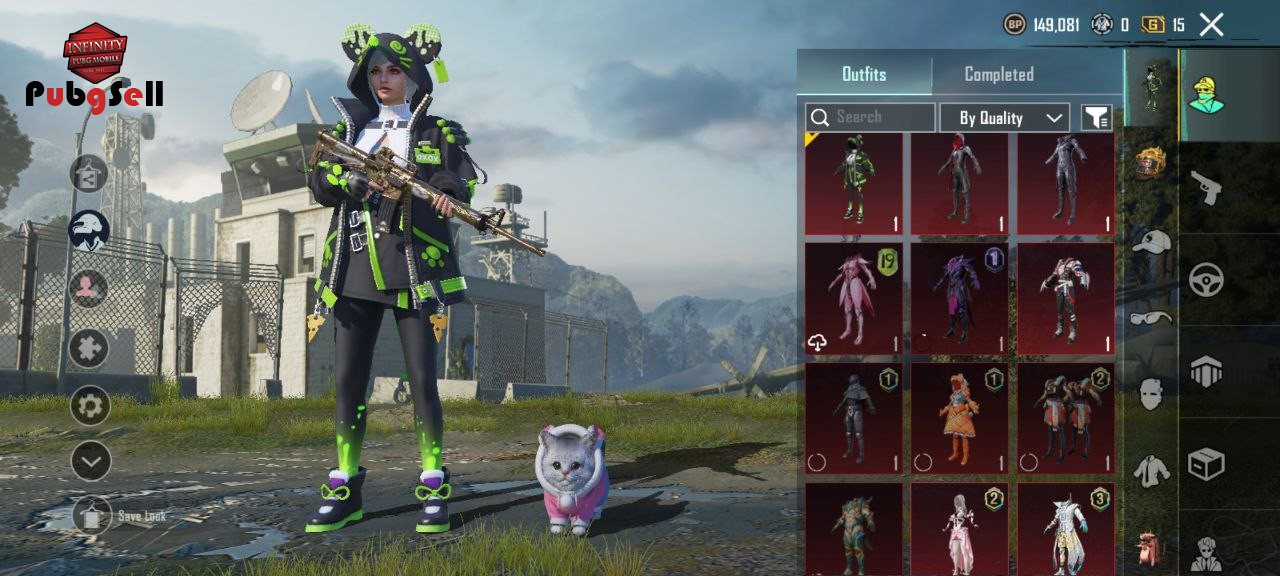This screenshot has width=1280, height=576.
Task: Collapse the side icons with the down arrow
Action: [90, 461]
